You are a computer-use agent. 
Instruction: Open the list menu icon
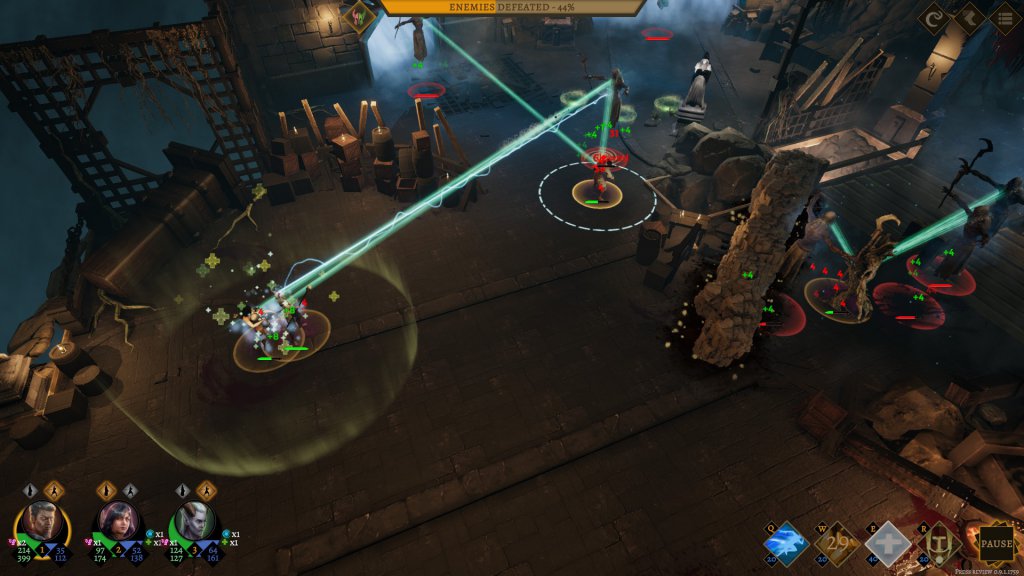point(1006,18)
